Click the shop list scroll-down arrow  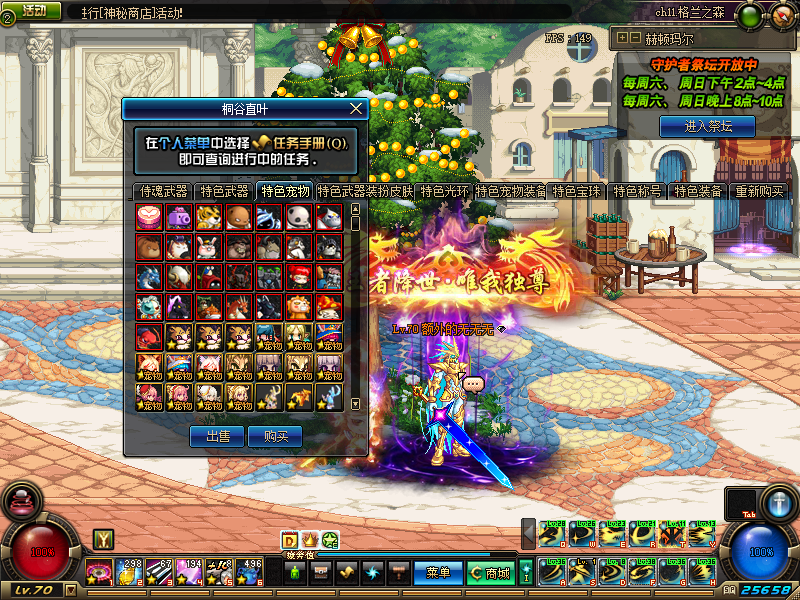[354, 404]
